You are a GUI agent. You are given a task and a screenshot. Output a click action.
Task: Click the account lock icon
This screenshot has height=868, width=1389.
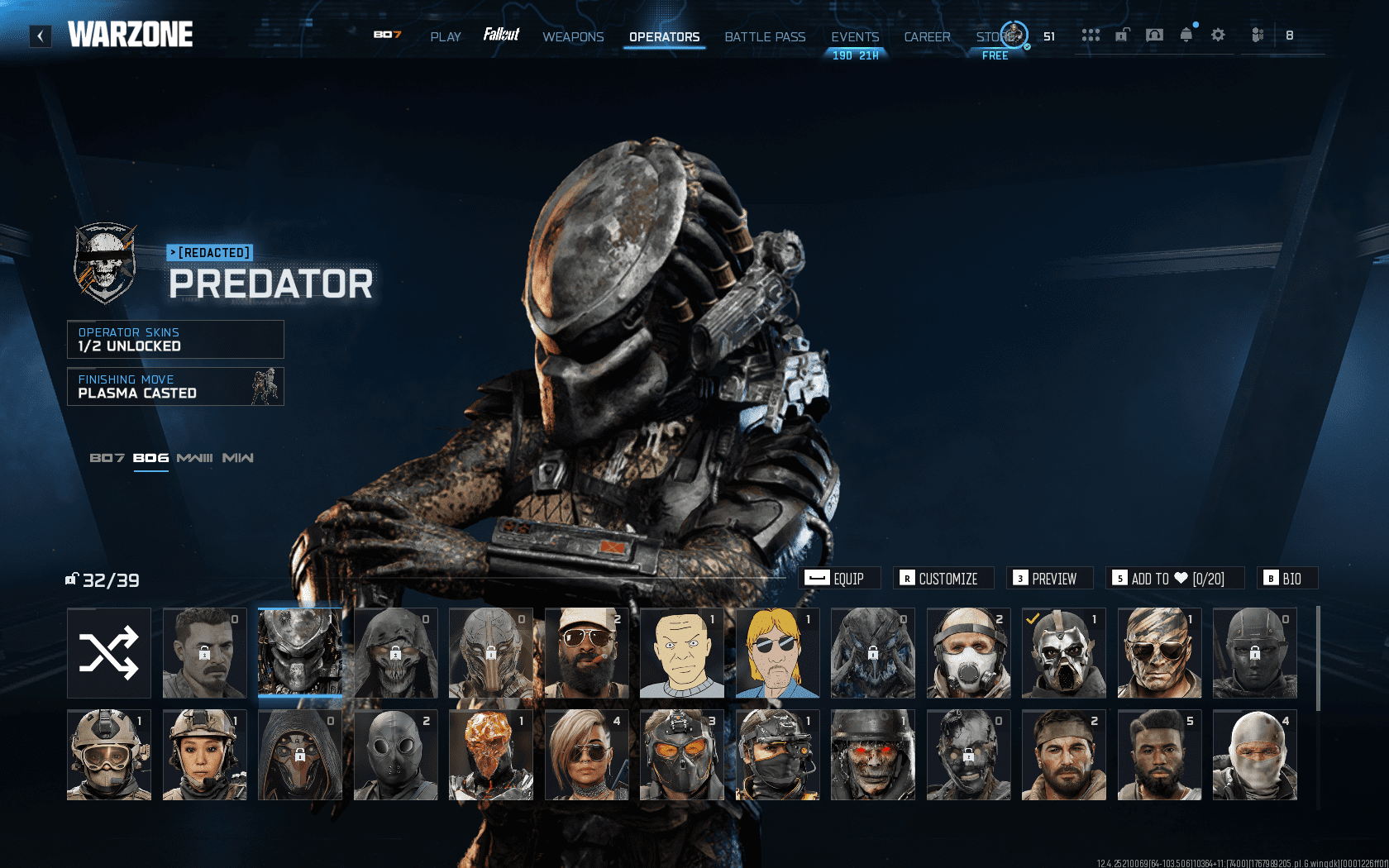(1121, 35)
